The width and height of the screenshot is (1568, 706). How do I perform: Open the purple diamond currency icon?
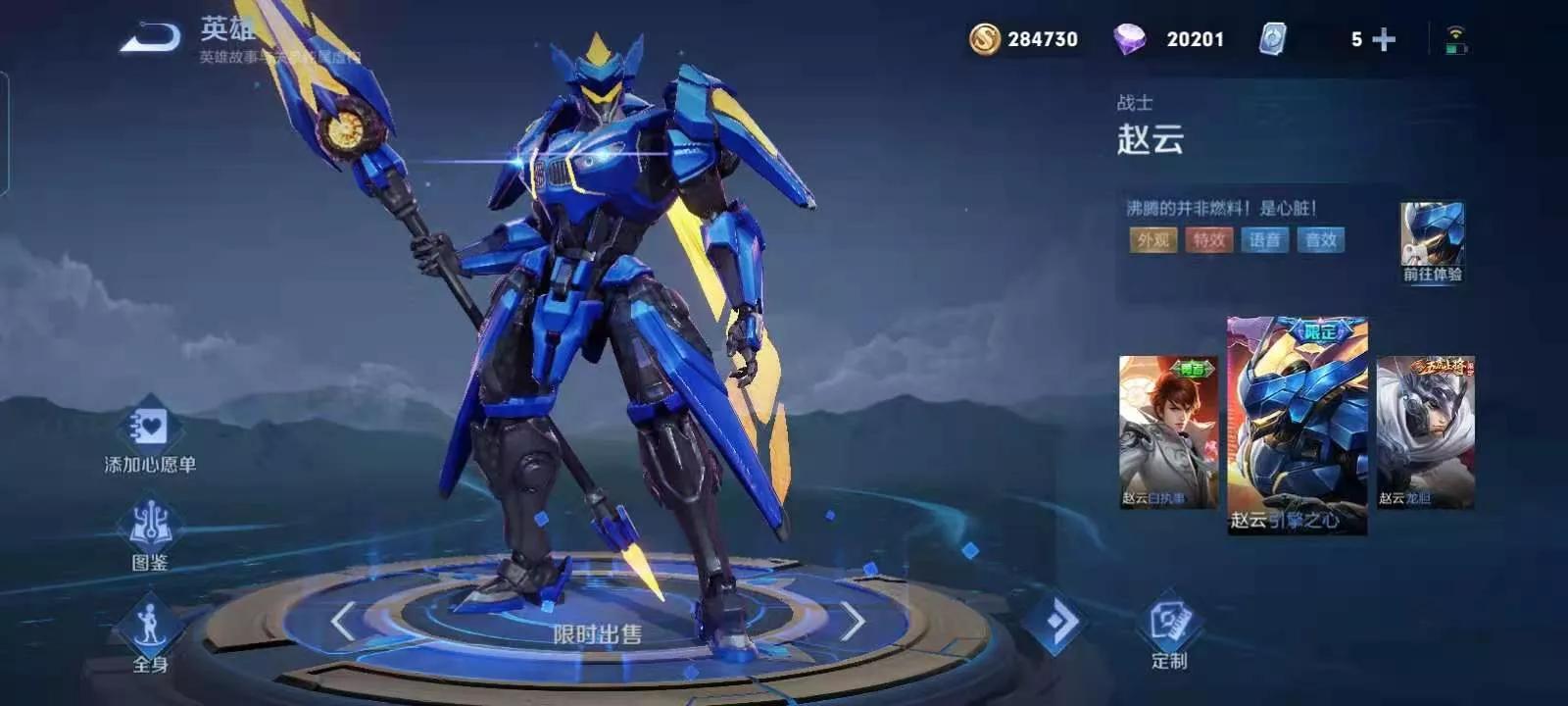(x=1129, y=39)
